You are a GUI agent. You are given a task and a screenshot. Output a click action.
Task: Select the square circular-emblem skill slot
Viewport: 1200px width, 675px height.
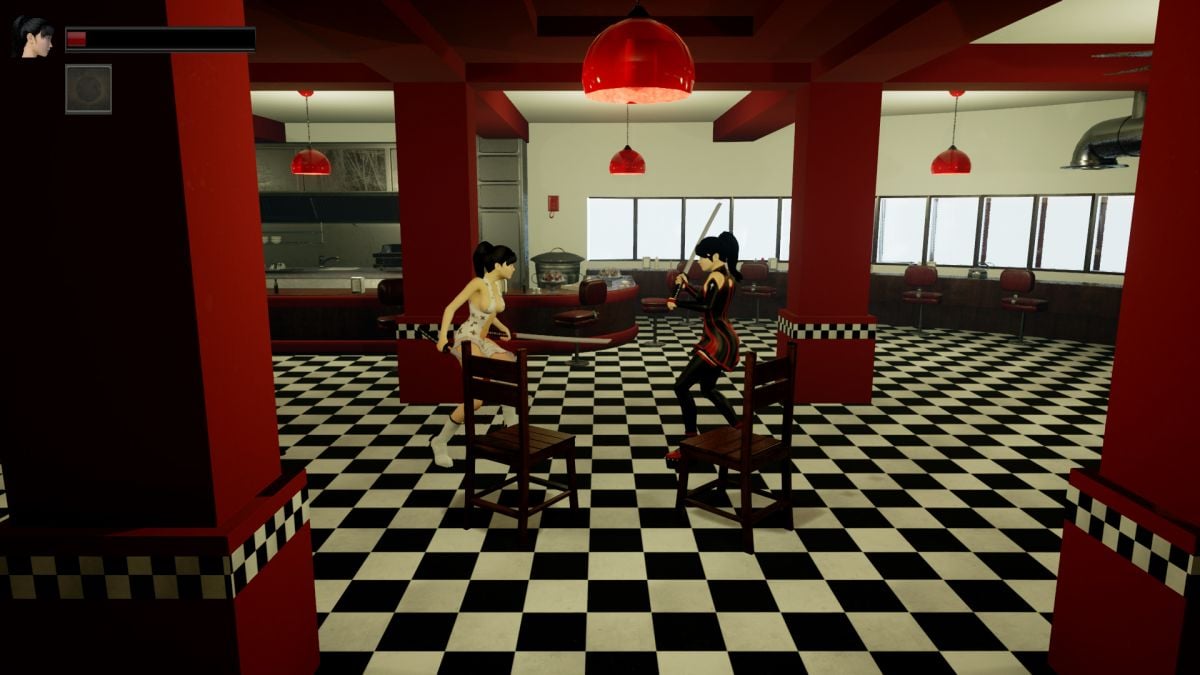[x=88, y=89]
